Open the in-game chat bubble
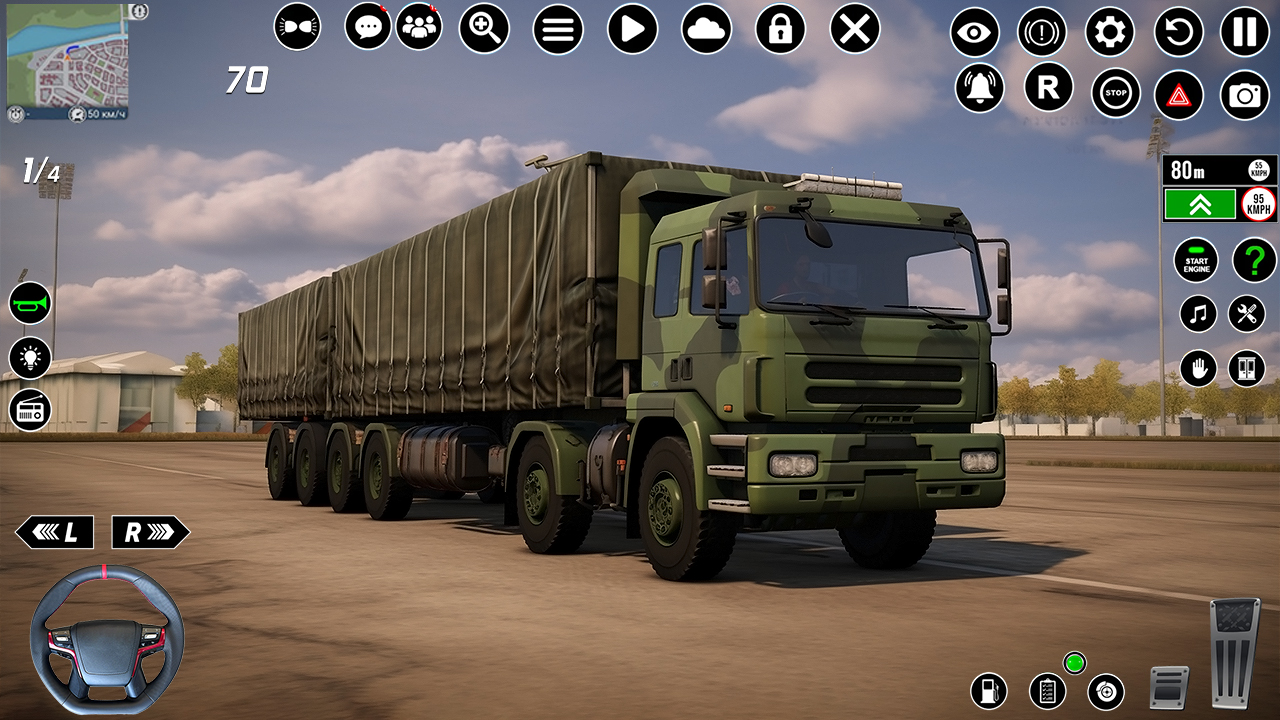 click(x=367, y=29)
